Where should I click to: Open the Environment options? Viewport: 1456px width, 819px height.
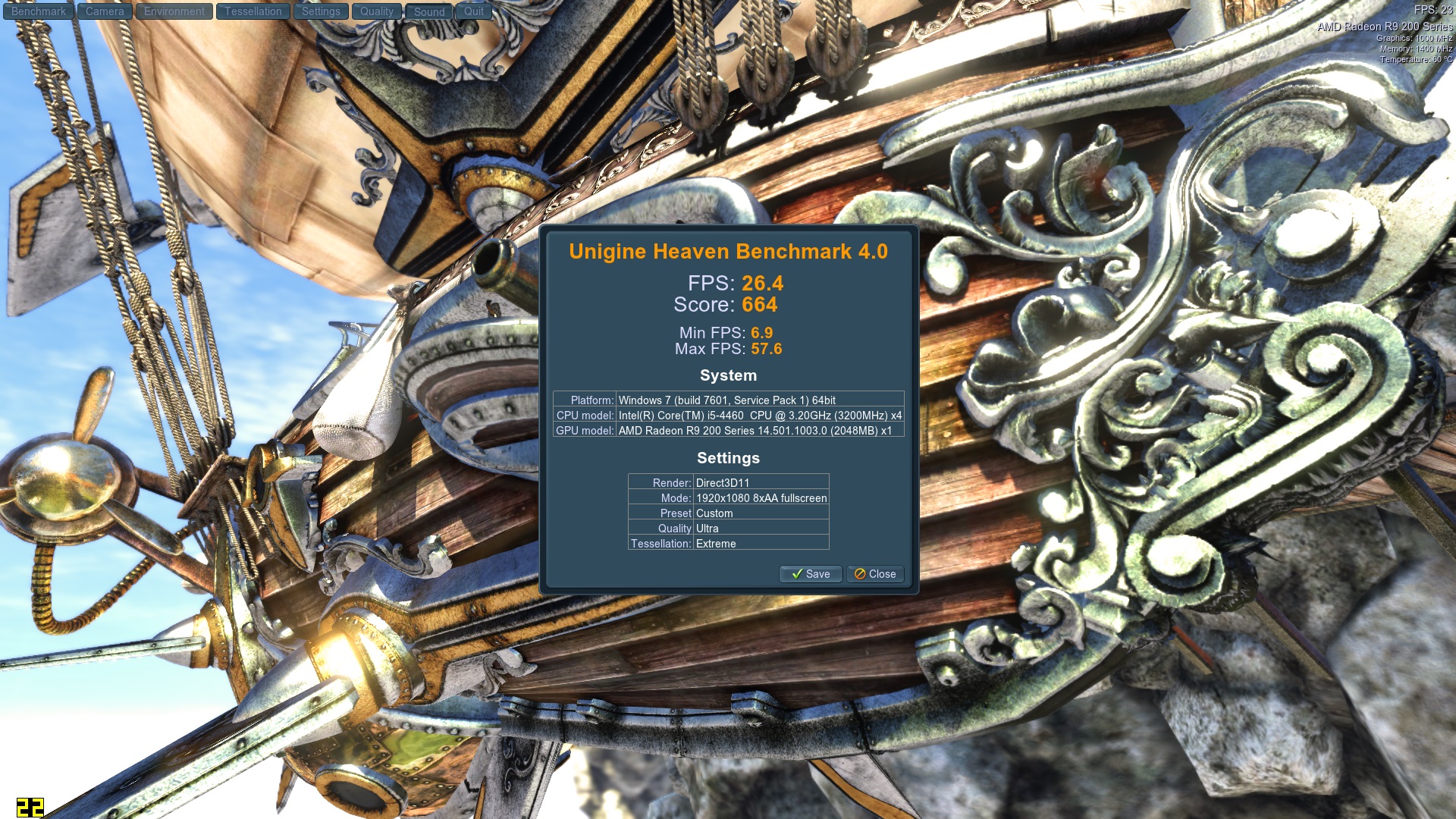coord(174,11)
